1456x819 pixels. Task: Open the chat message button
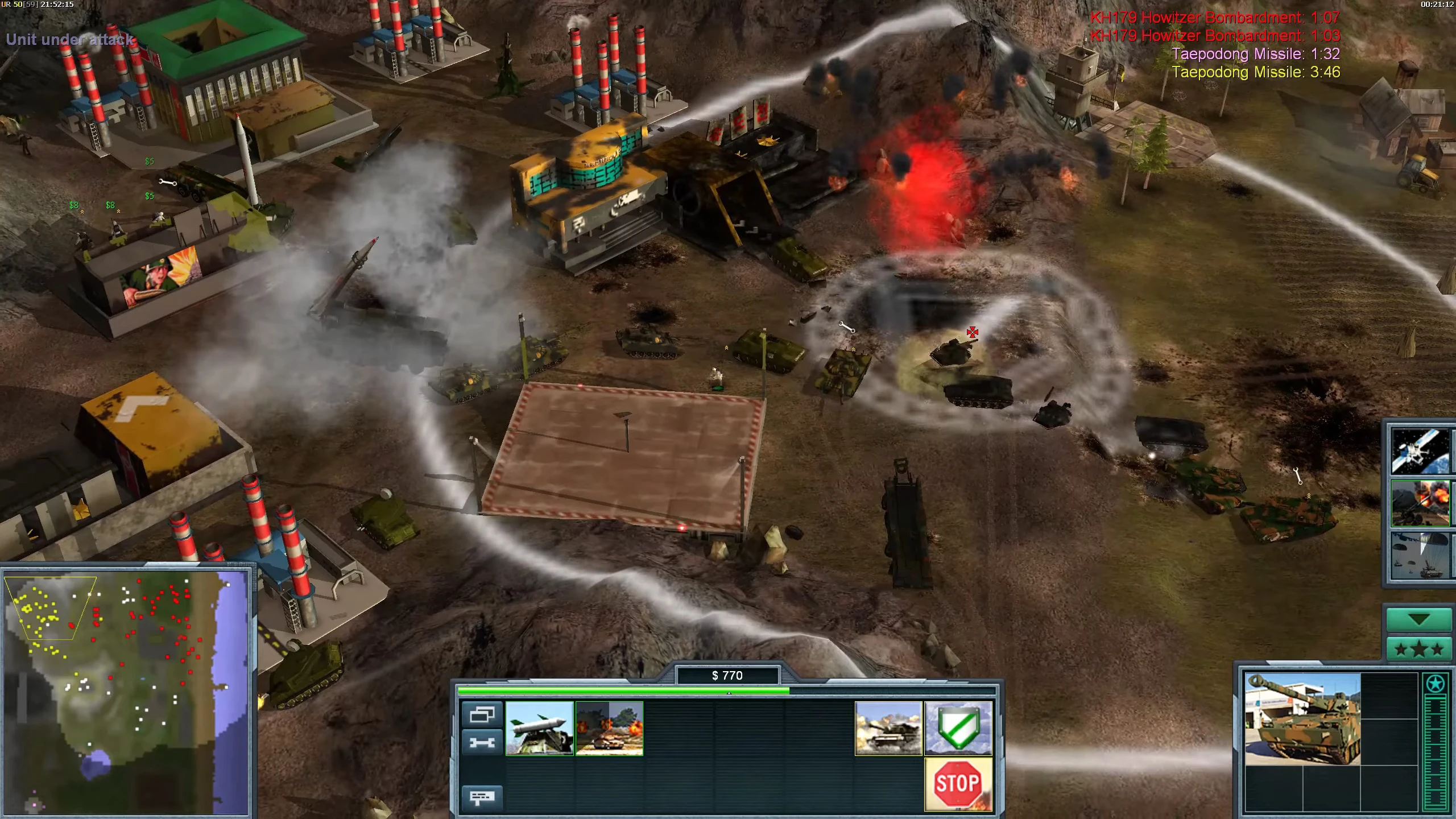tap(482, 797)
